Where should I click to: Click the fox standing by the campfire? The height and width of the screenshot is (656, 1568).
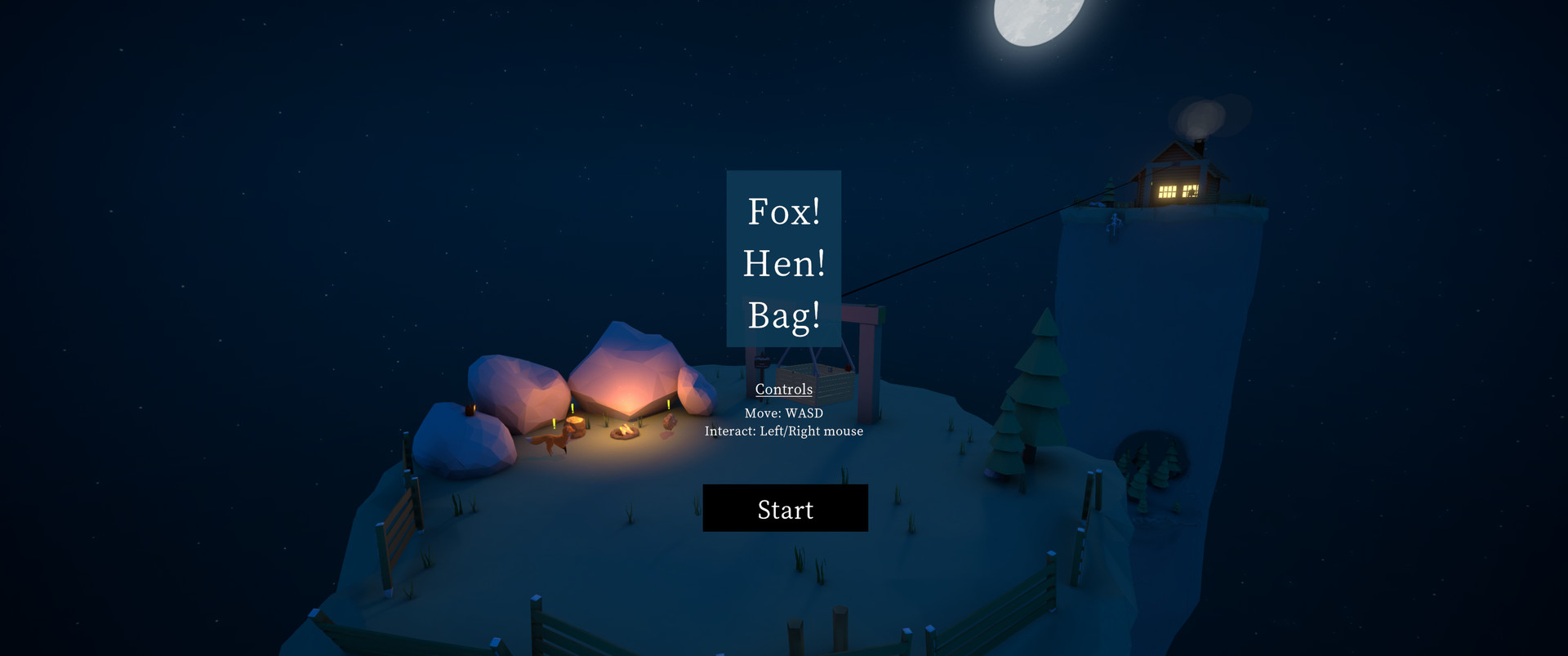coord(554,443)
